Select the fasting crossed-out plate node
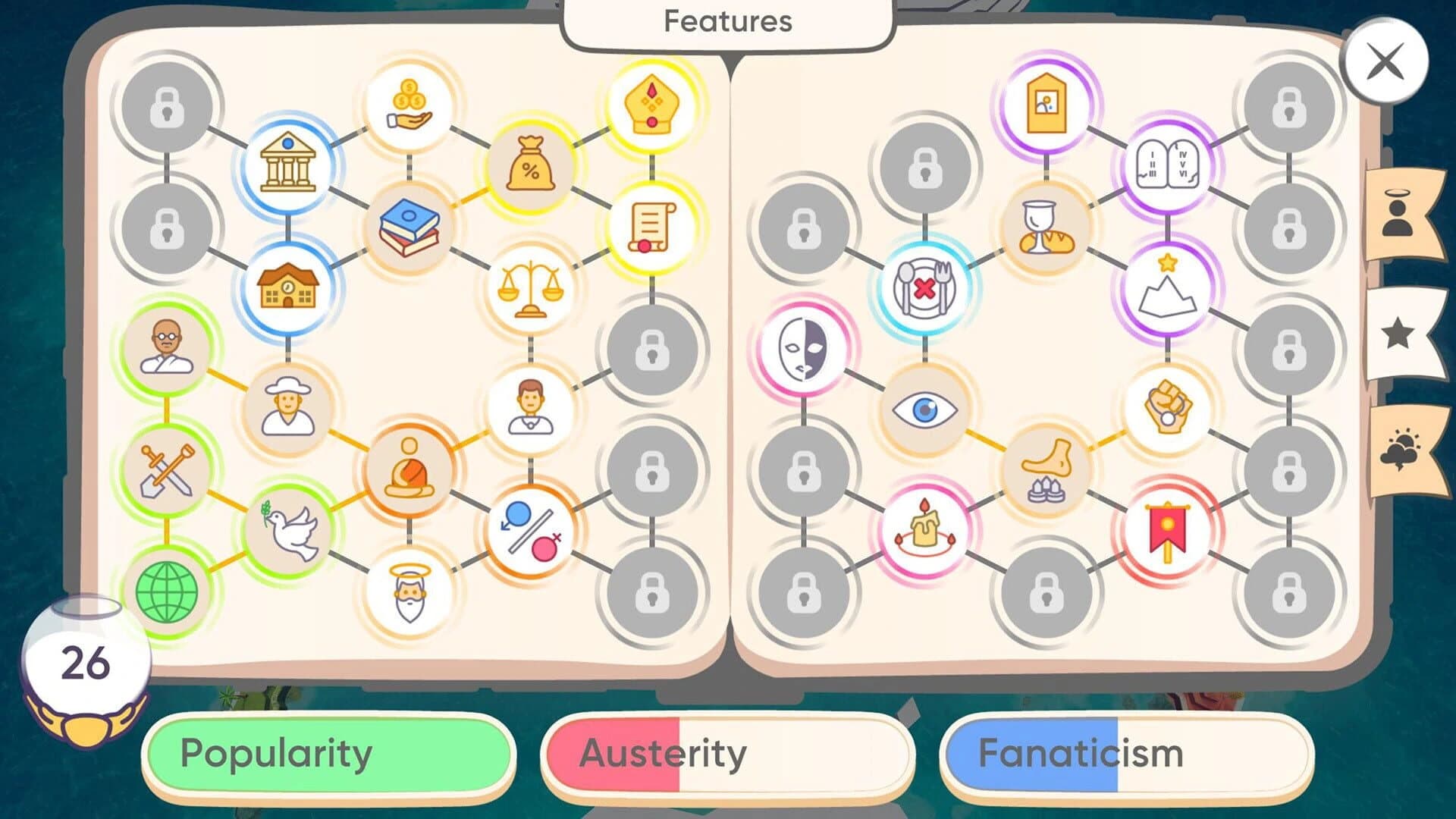 pyautogui.click(x=924, y=288)
